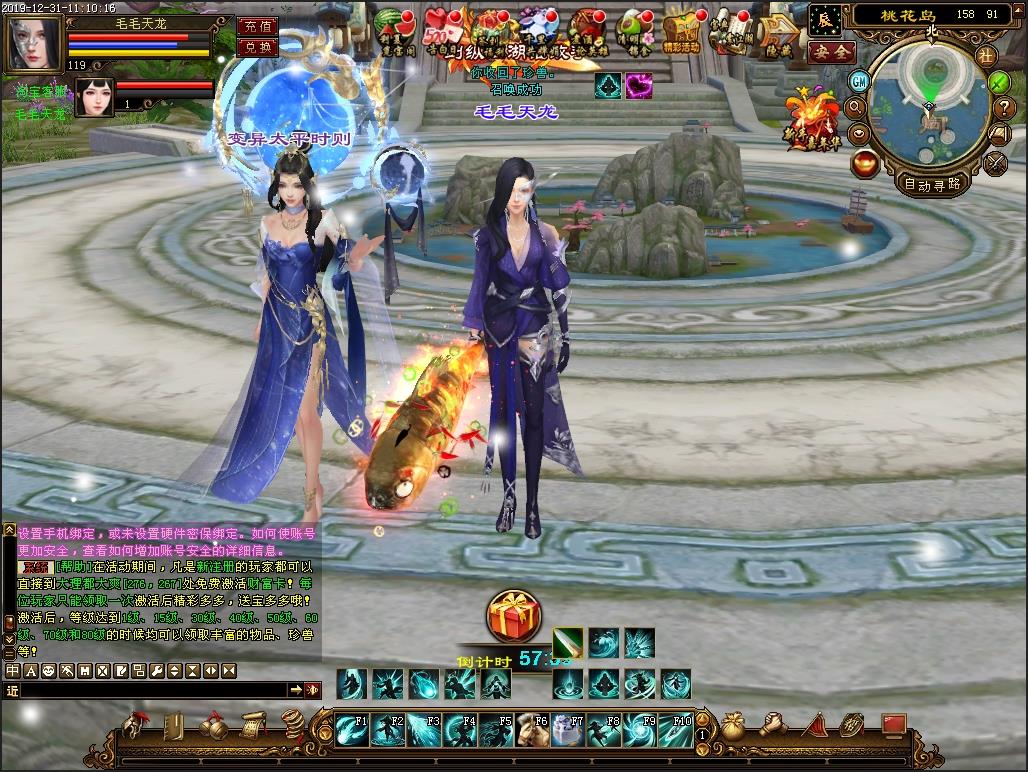
Task: Click the 兑换 exchange button
Action: pos(258,47)
